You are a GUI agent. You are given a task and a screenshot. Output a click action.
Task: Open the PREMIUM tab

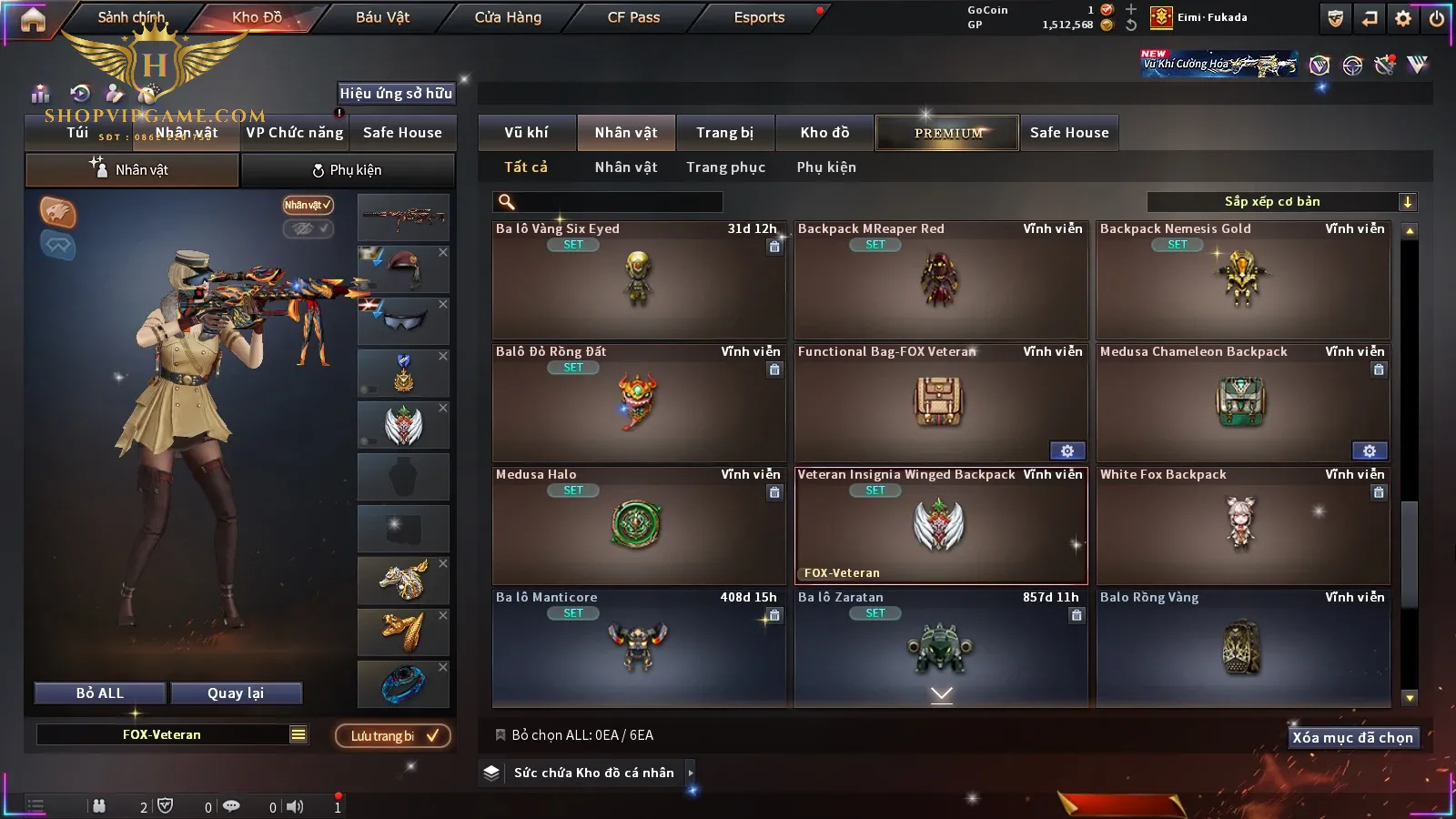point(947,133)
